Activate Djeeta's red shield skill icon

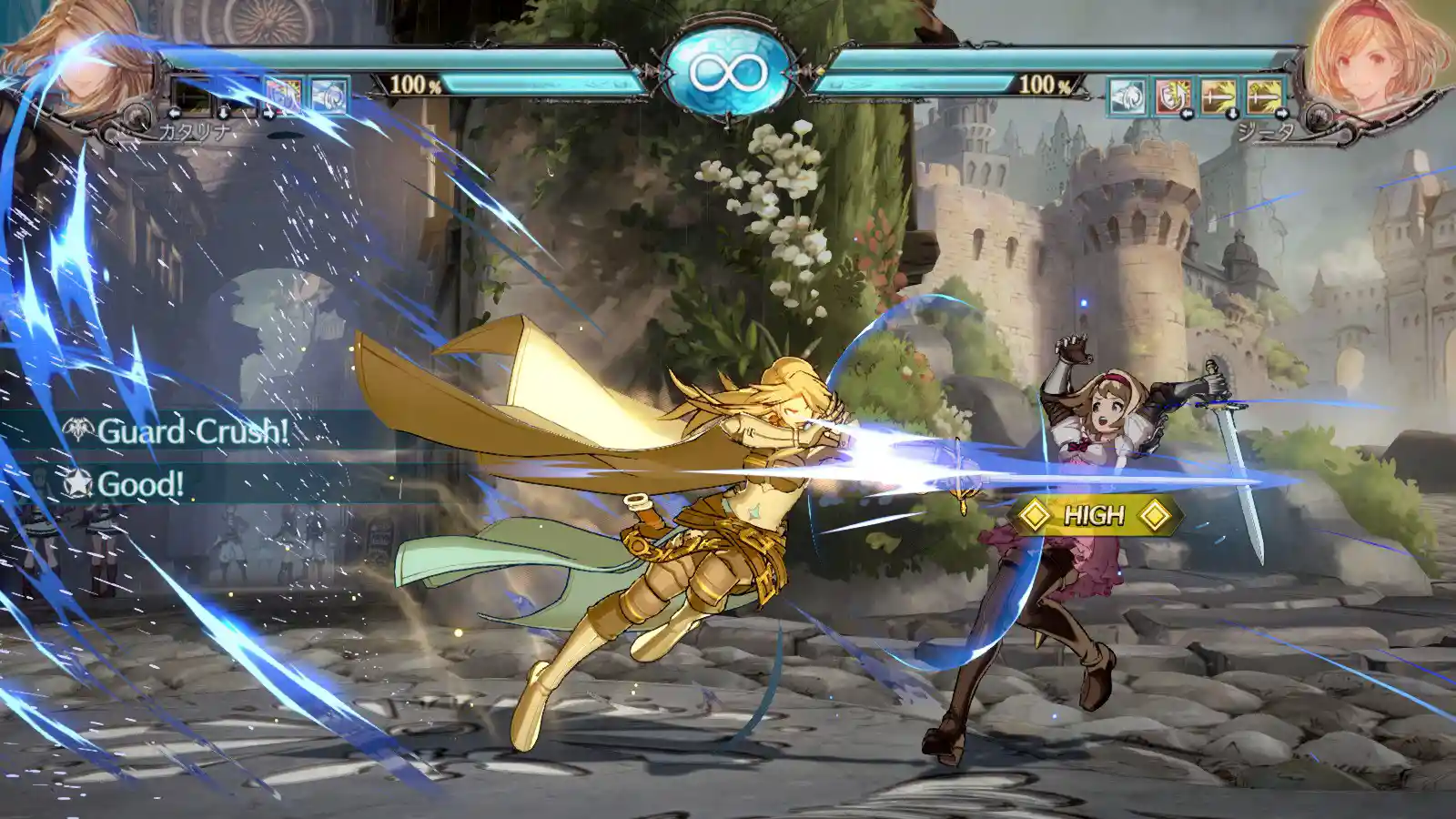pos(1172,96)
